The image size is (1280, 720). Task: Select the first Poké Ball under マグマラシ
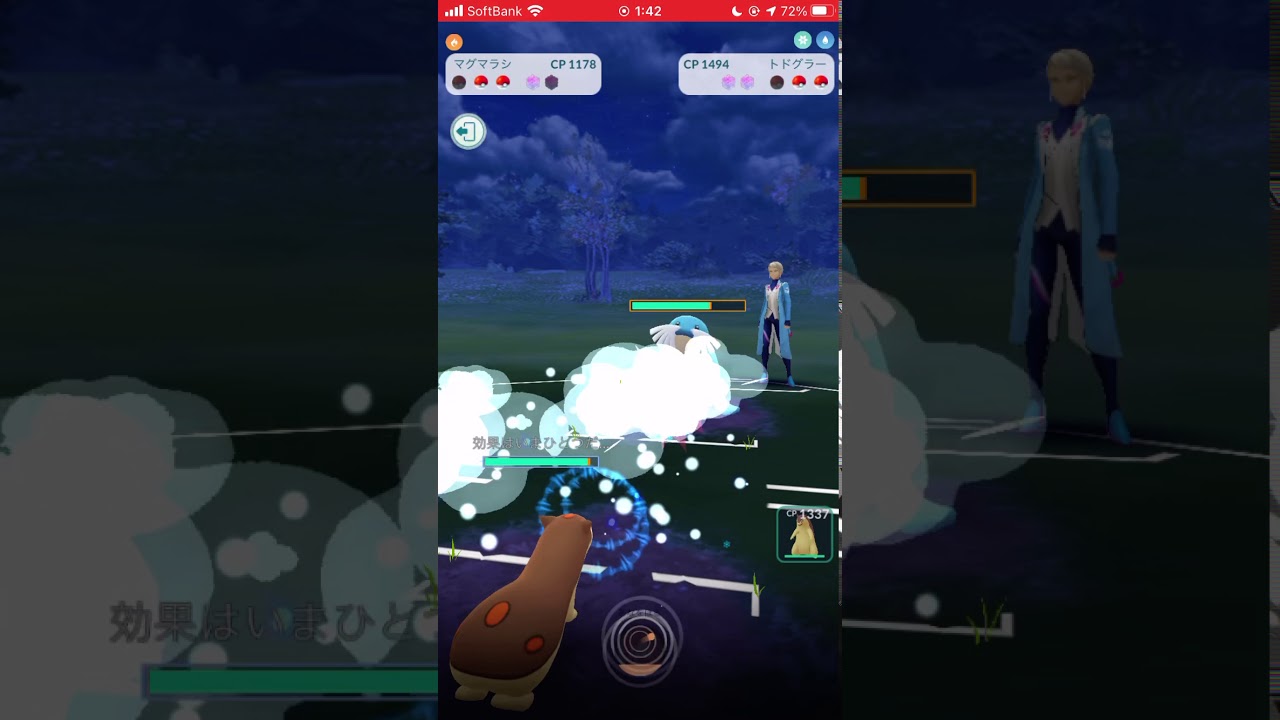pyautogui.click(x=481, y=82)
